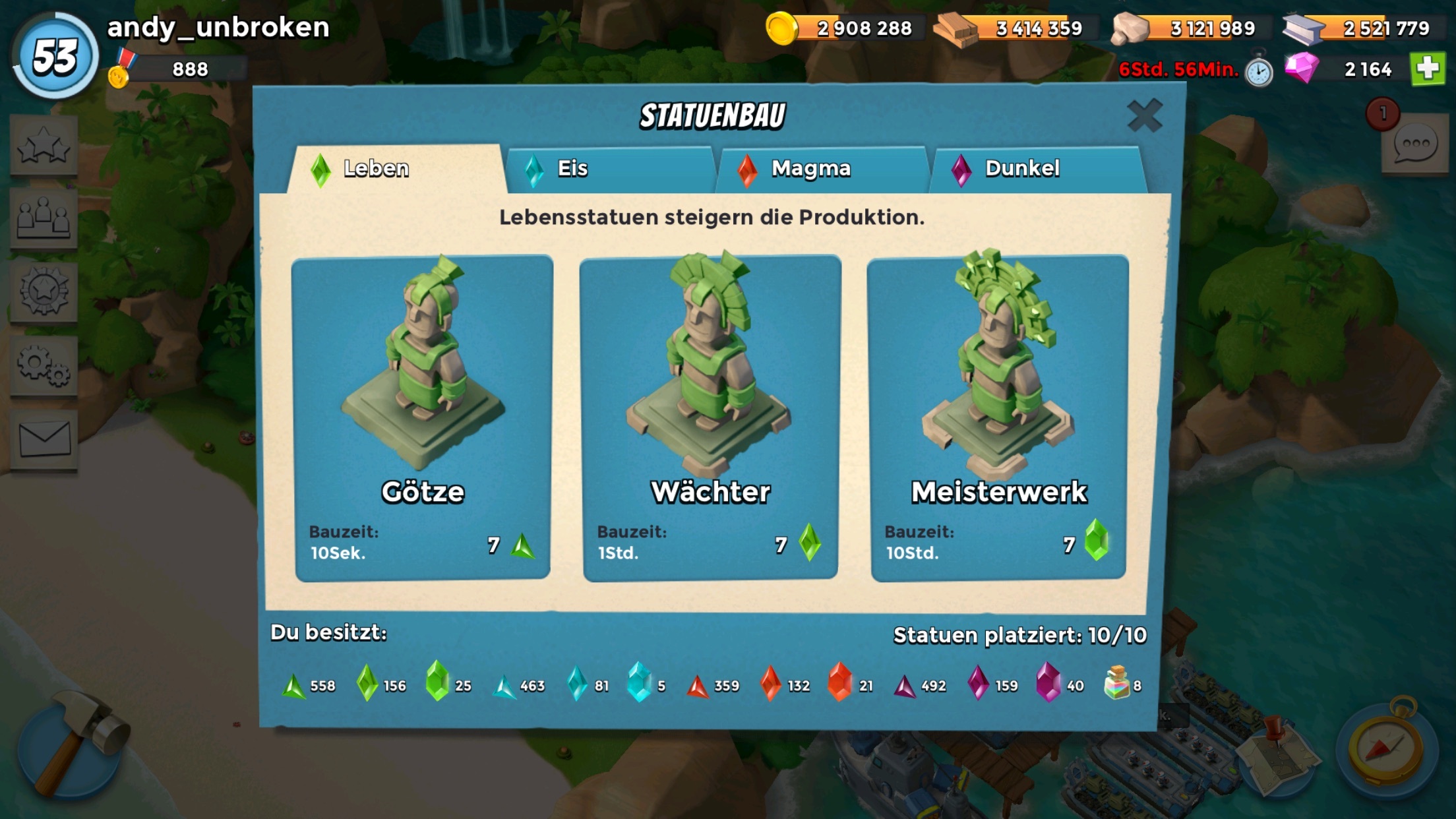The height and width of the screenshot is (819, 1456).
Task: Open the gears settings menu
Action: 44,365
